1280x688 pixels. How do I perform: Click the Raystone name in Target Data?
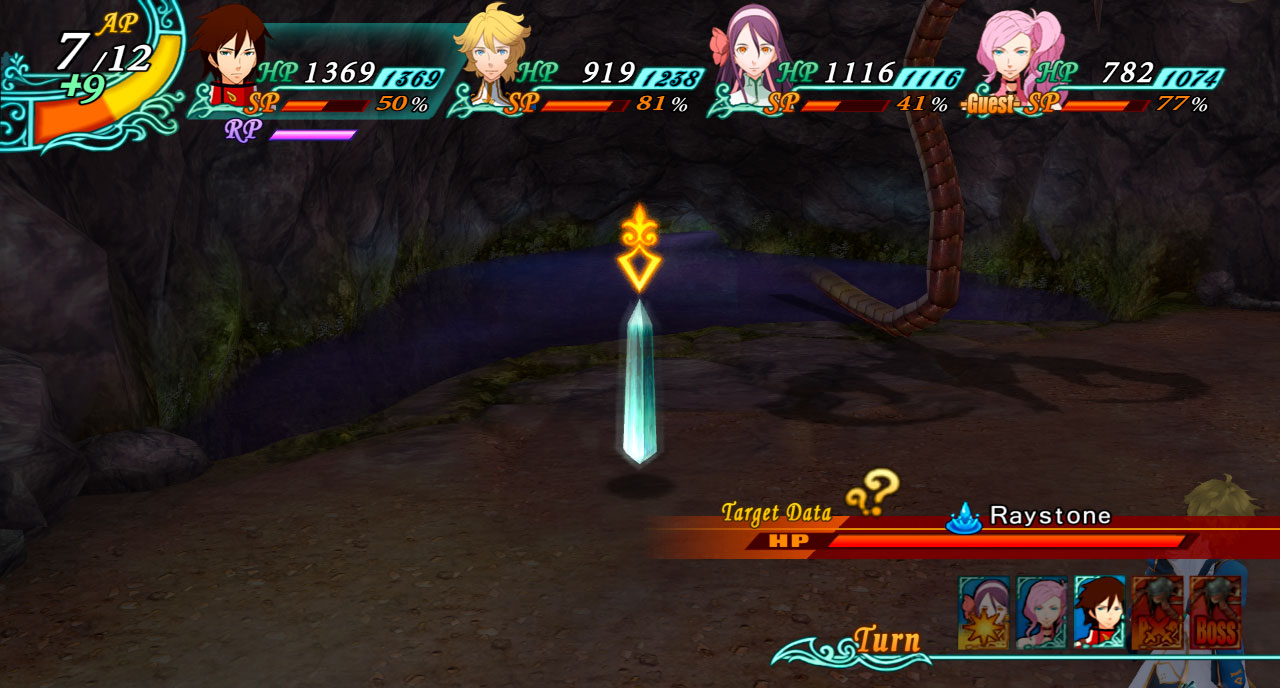point(1050,516)
